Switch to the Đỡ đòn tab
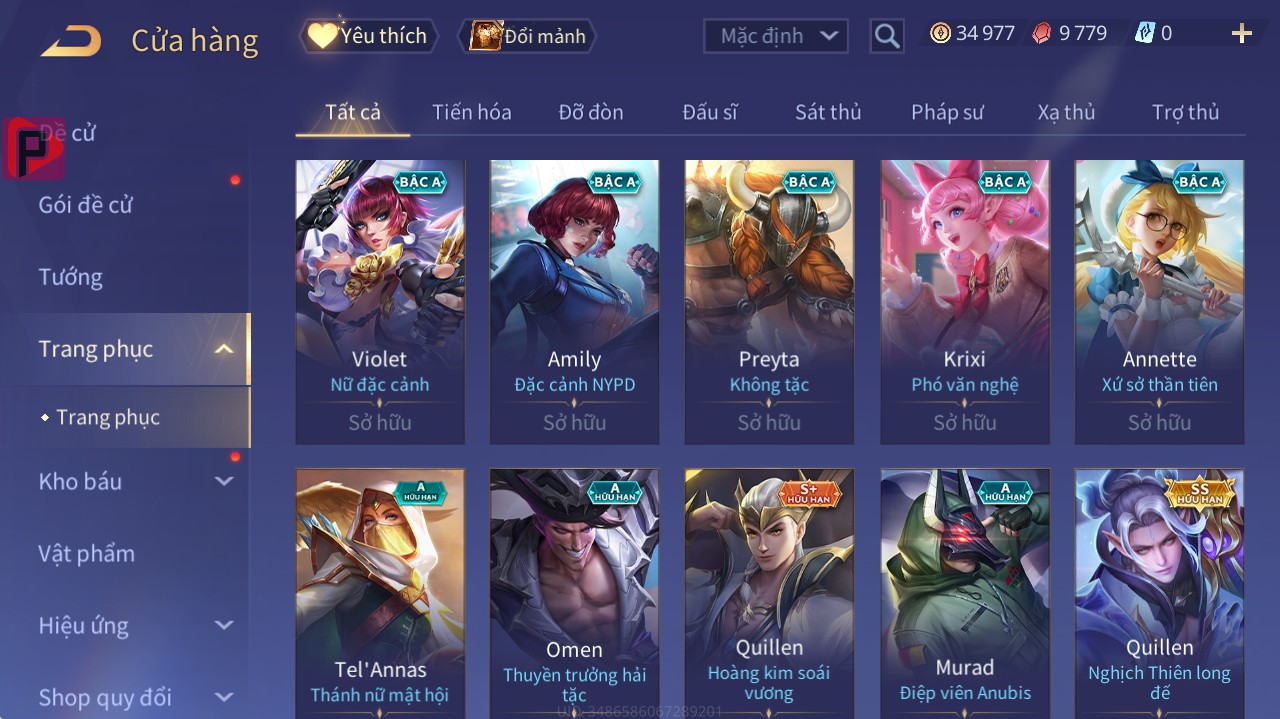1280x719 pixels. click(x=591, y=112)
